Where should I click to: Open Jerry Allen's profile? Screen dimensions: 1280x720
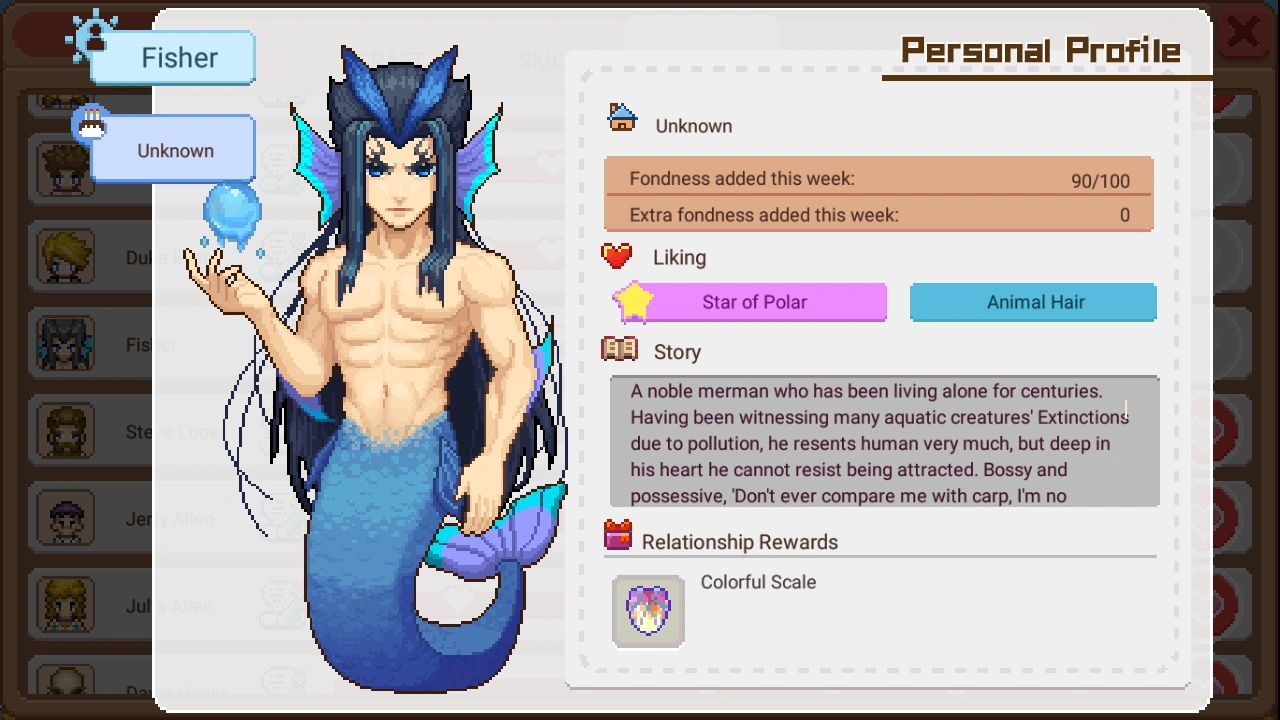[x=64, y=518]
